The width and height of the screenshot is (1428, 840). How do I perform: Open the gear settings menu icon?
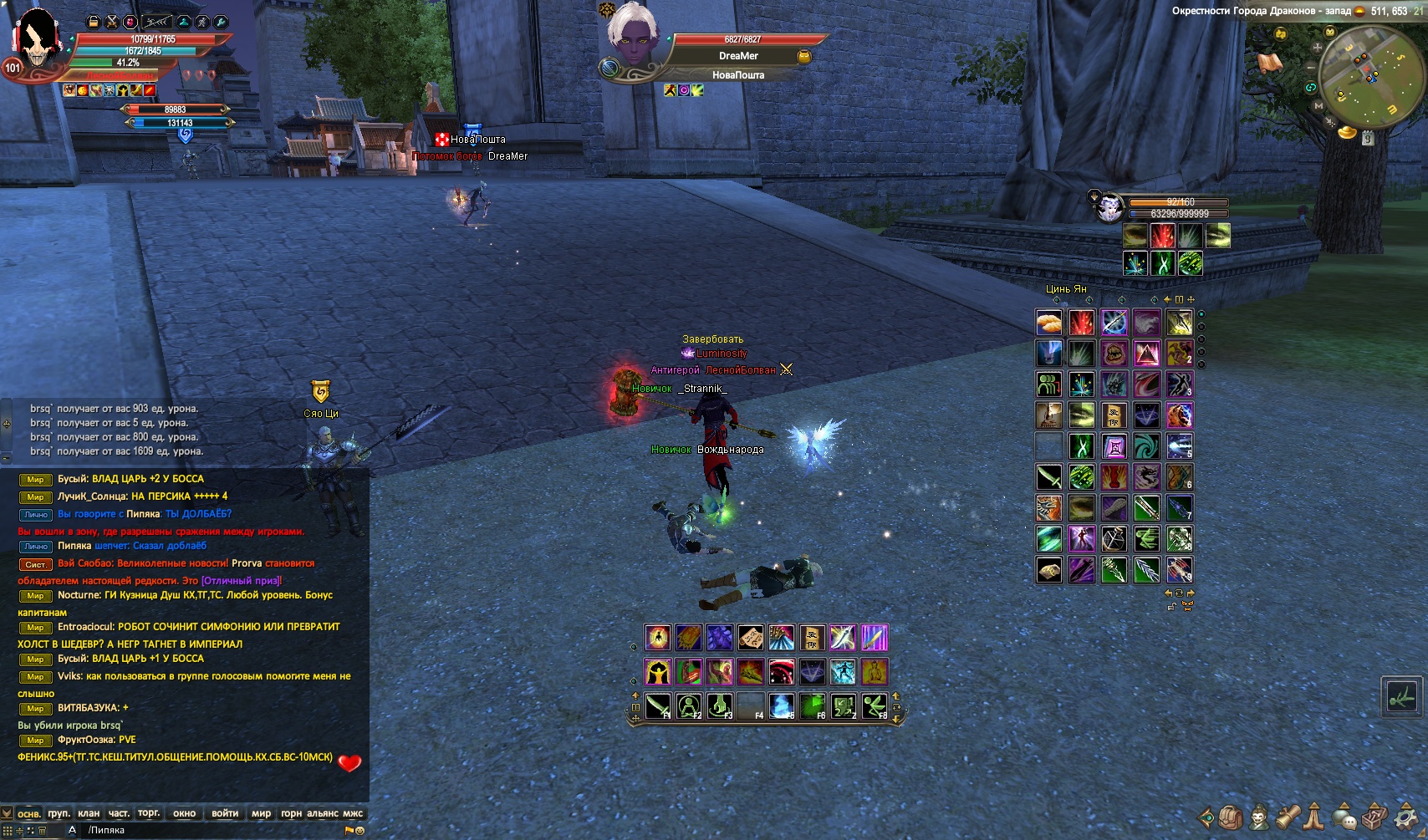point(1407,817)
